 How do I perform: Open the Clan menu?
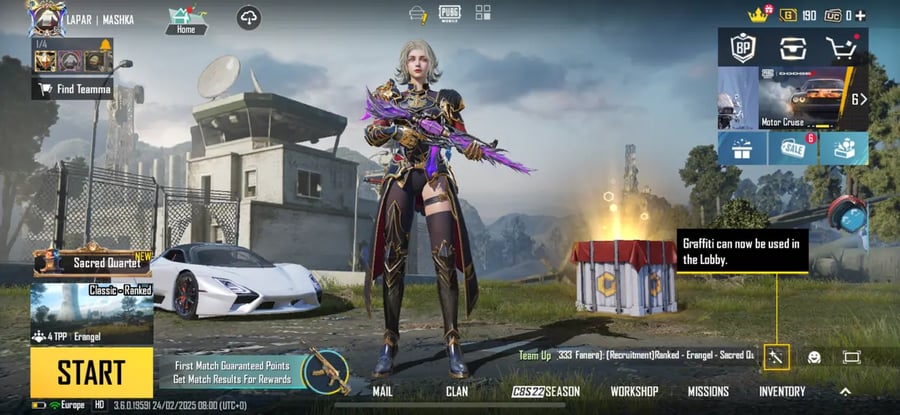point(457,391)
